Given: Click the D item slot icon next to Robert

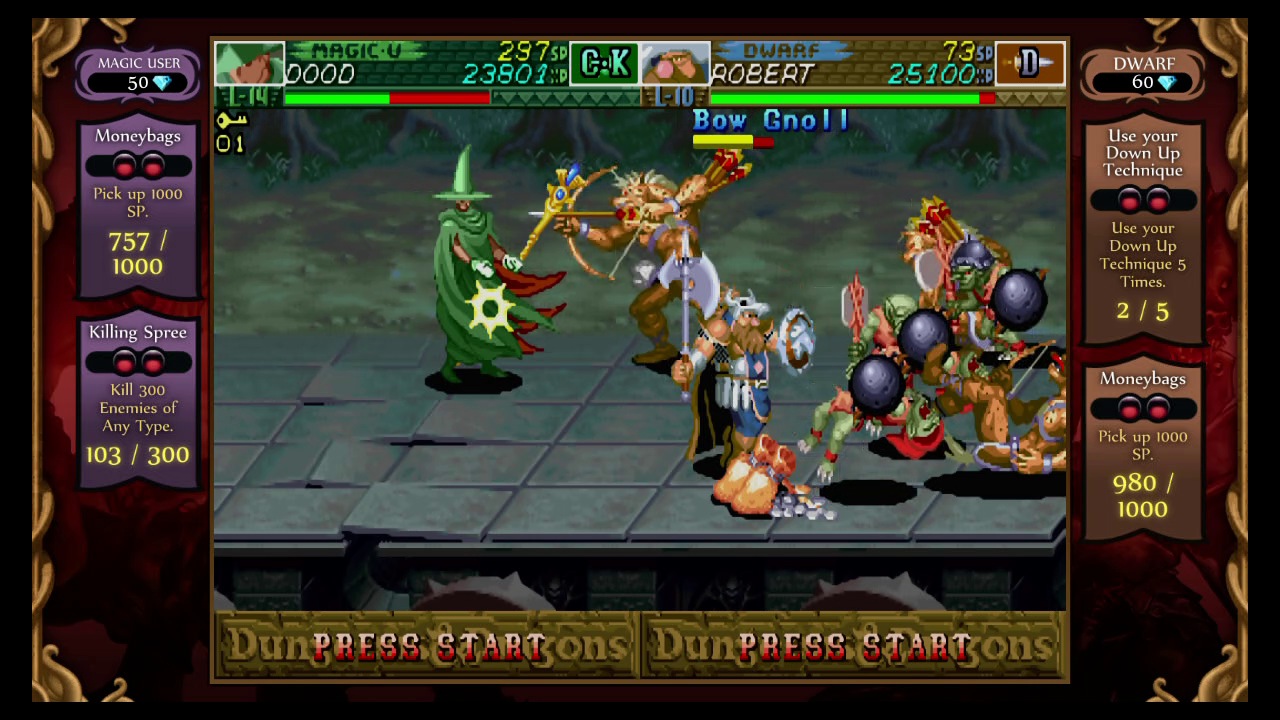Looking at the screenshot, I should (1031, 62).
